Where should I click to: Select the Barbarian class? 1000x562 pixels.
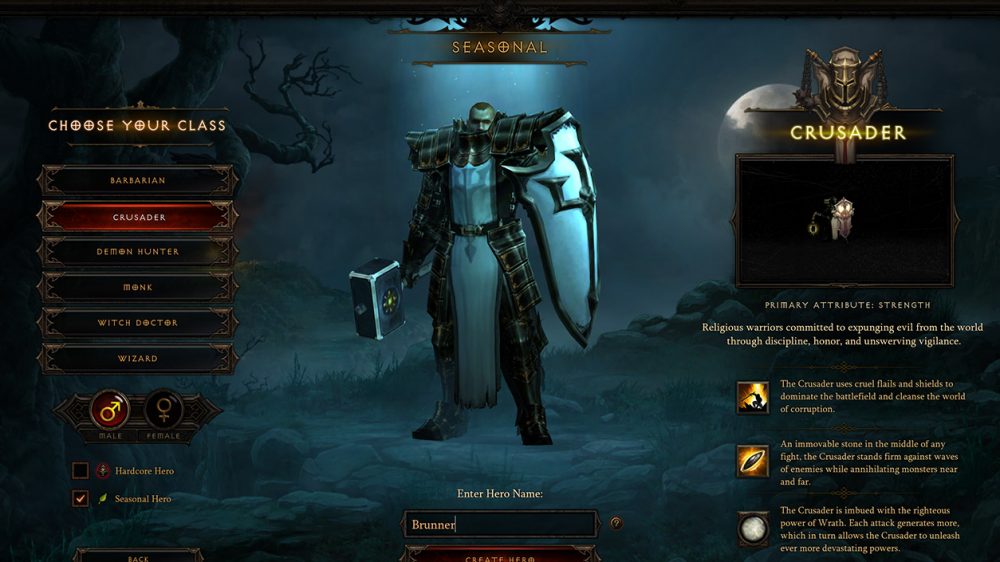pos(137,181)
